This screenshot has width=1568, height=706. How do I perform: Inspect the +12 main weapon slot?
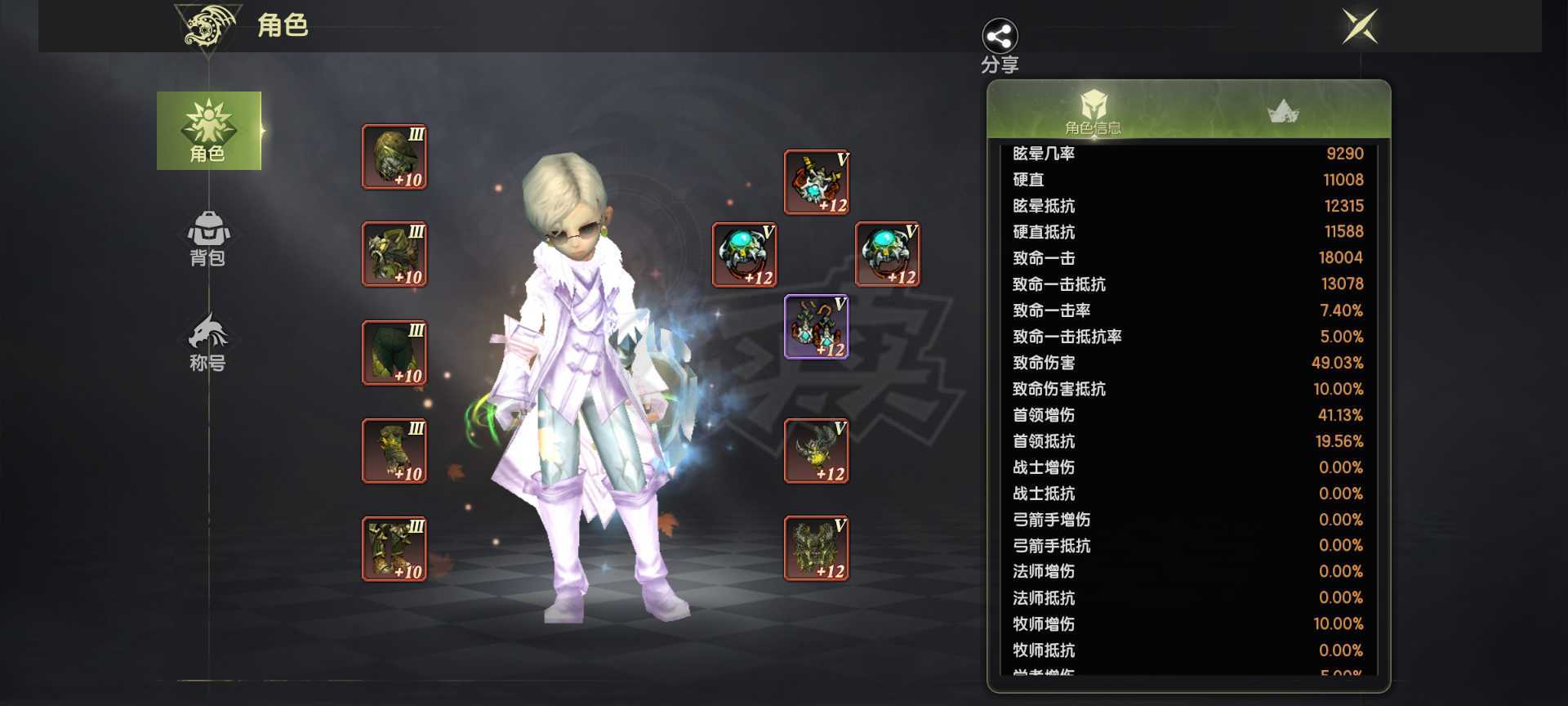pyautogui.click(x=817, y=451)
